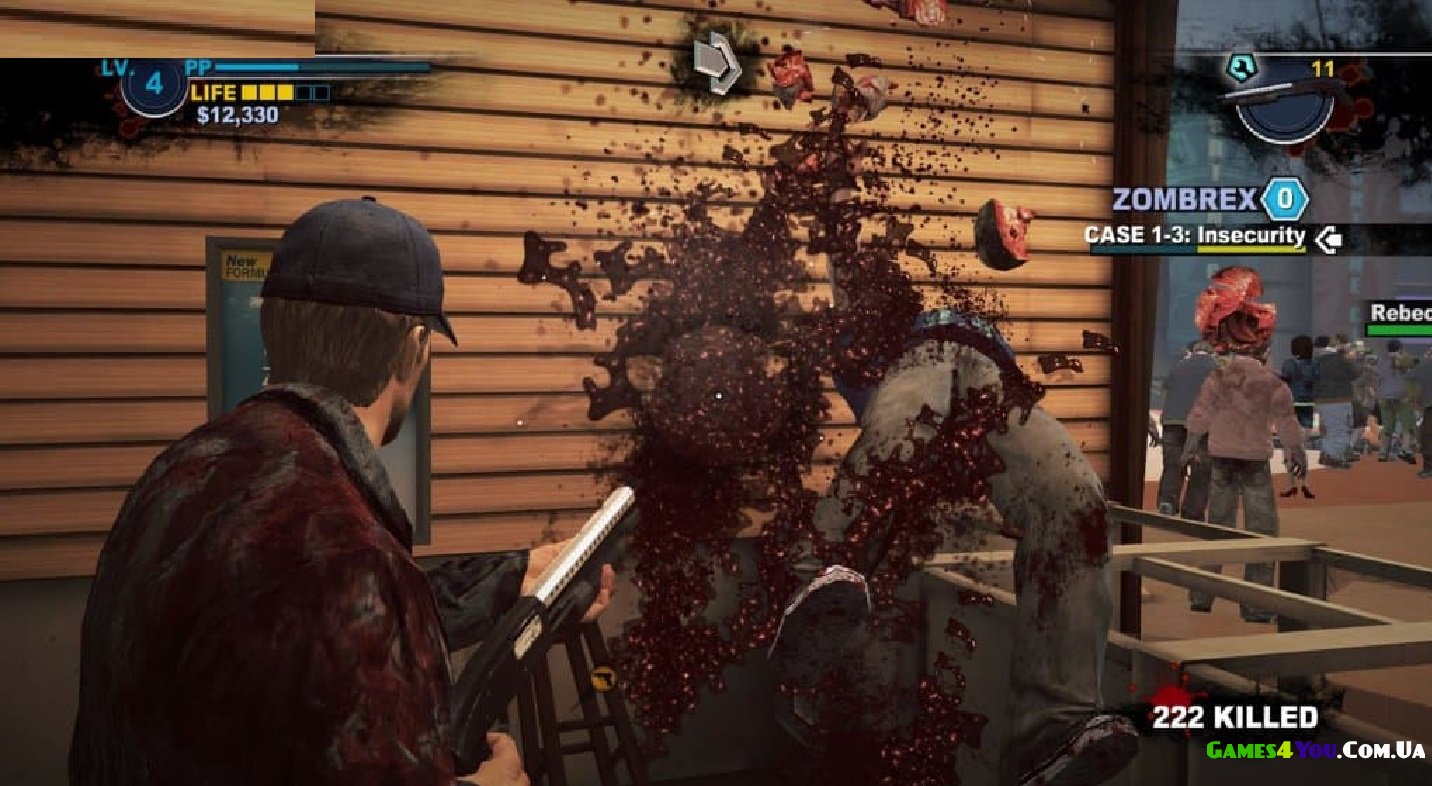Image resolution: width=1432 pixels, height=786 pixels.
Task: Click the Zombrex hexagon counter icon
Action: pos(1284,199)
